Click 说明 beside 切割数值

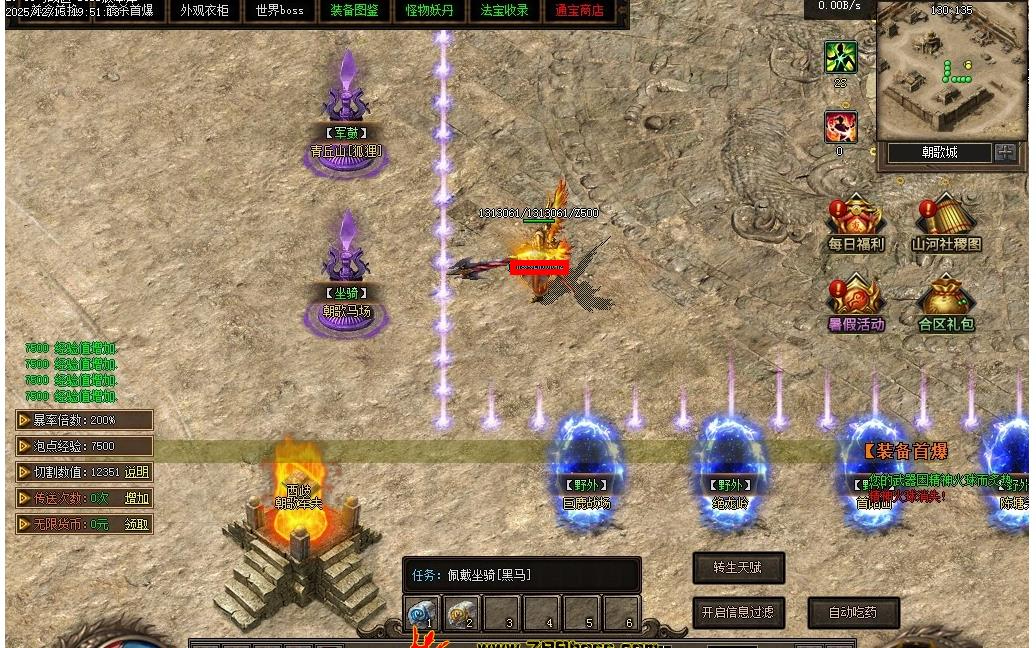click(x=137, y=472)
